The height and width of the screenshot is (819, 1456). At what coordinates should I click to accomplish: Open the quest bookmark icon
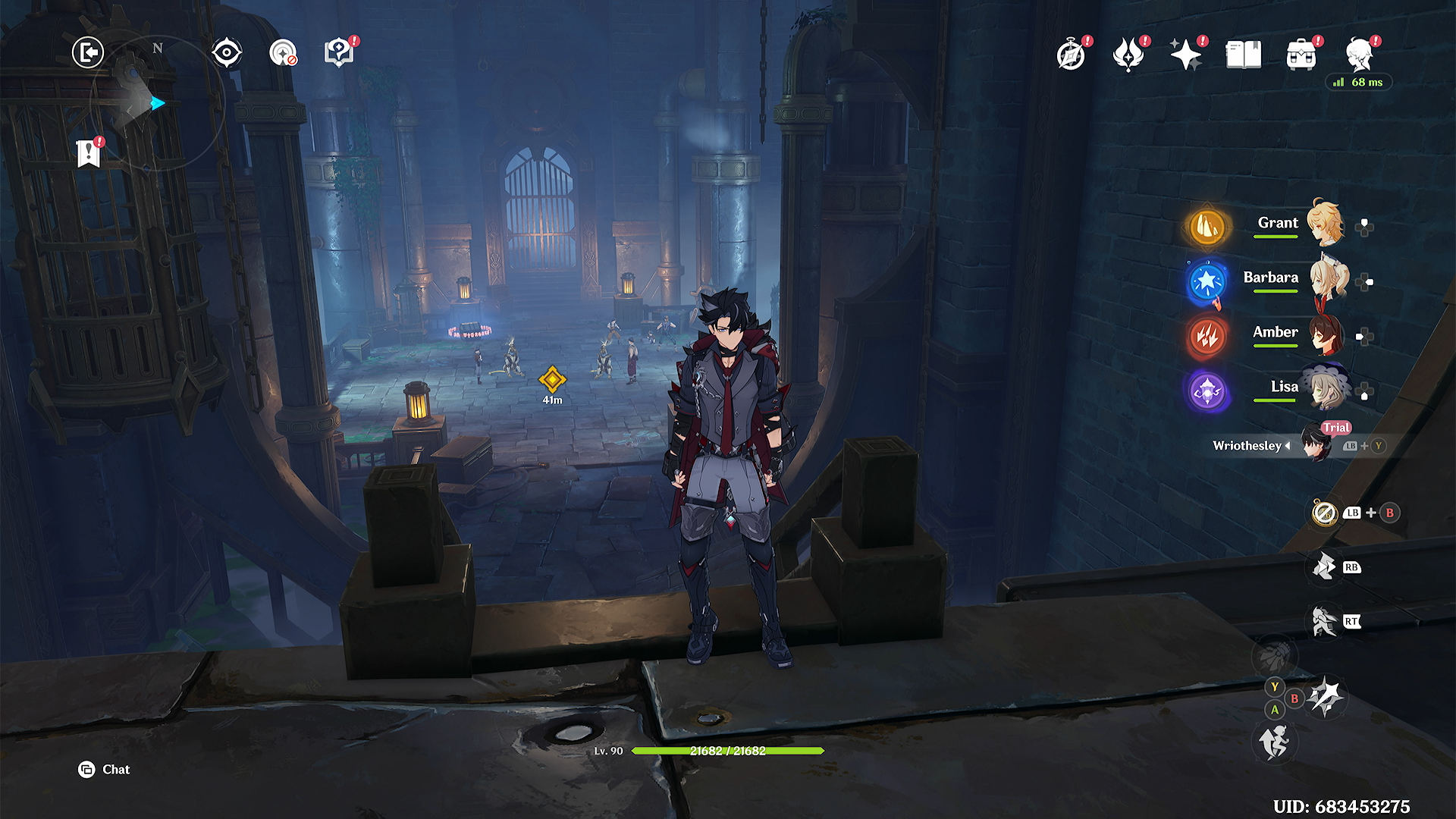coord(89,153)
